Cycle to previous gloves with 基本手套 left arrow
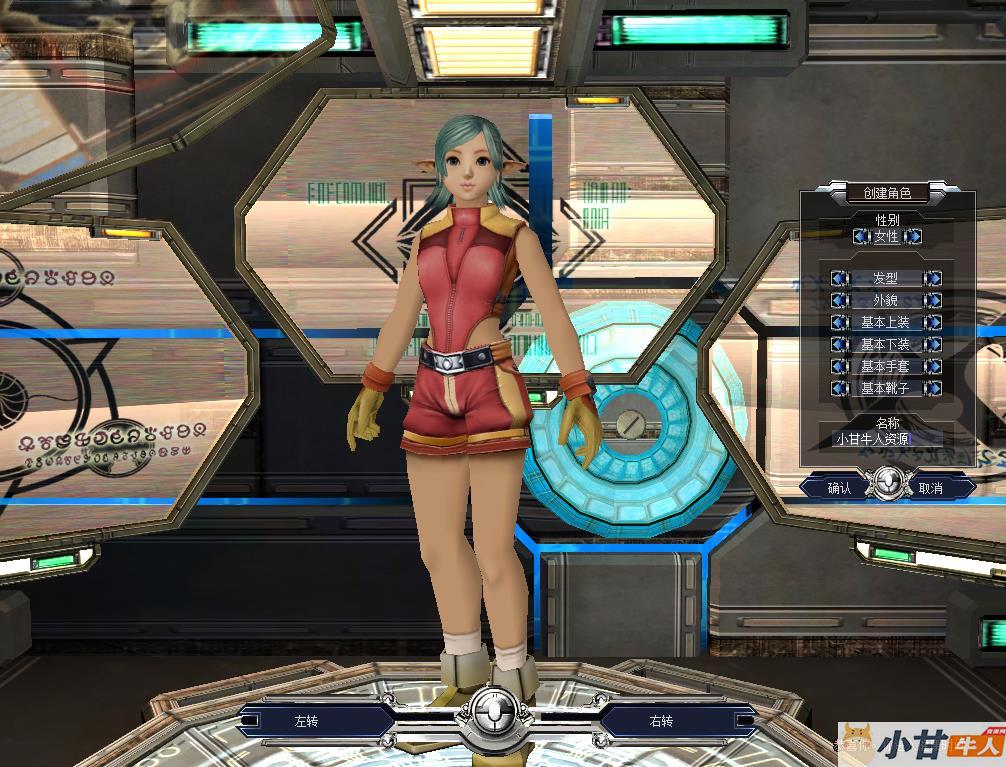 pyautogui.click(x=840, y=367)
